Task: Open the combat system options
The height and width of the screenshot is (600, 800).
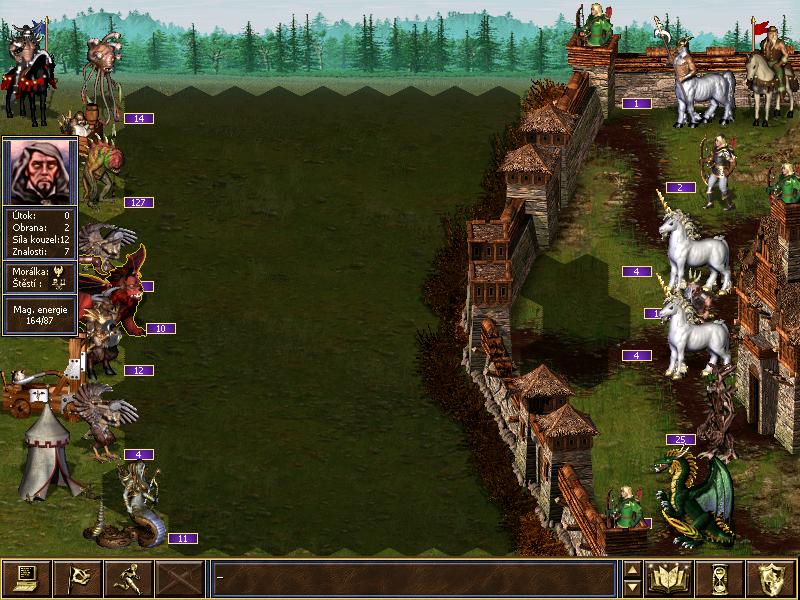Action: 27,577
